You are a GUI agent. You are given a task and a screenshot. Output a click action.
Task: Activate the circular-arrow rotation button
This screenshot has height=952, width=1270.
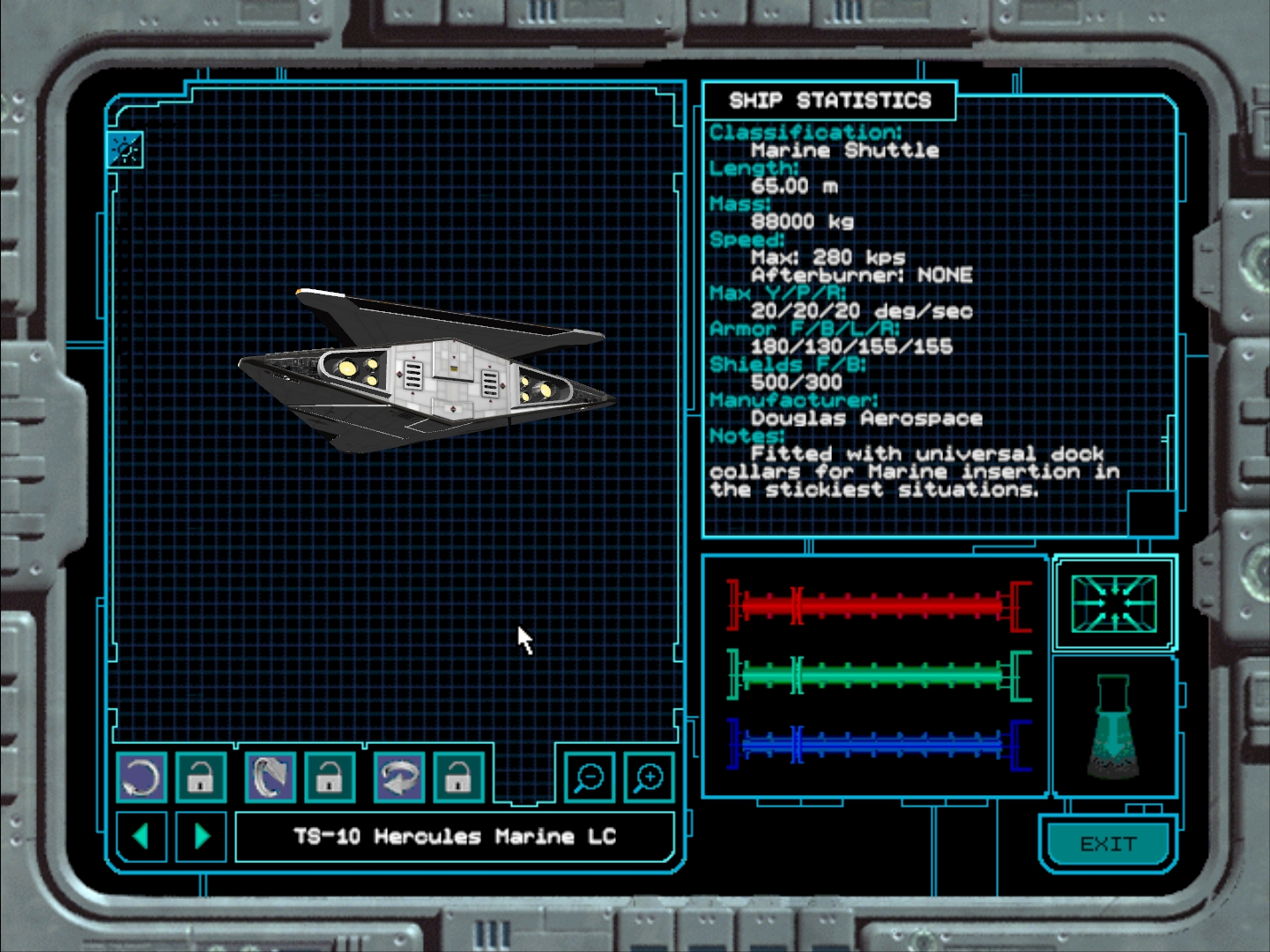click(x=141, y=777)
